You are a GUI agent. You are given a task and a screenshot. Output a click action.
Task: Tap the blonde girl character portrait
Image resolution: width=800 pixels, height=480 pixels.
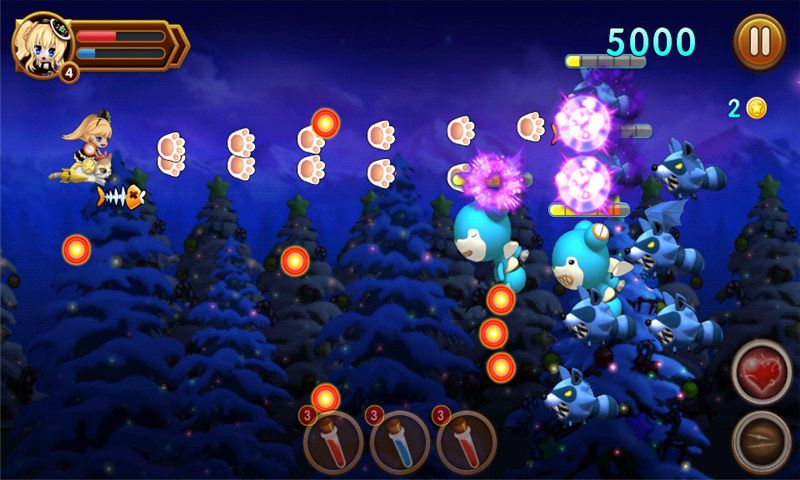41,44
